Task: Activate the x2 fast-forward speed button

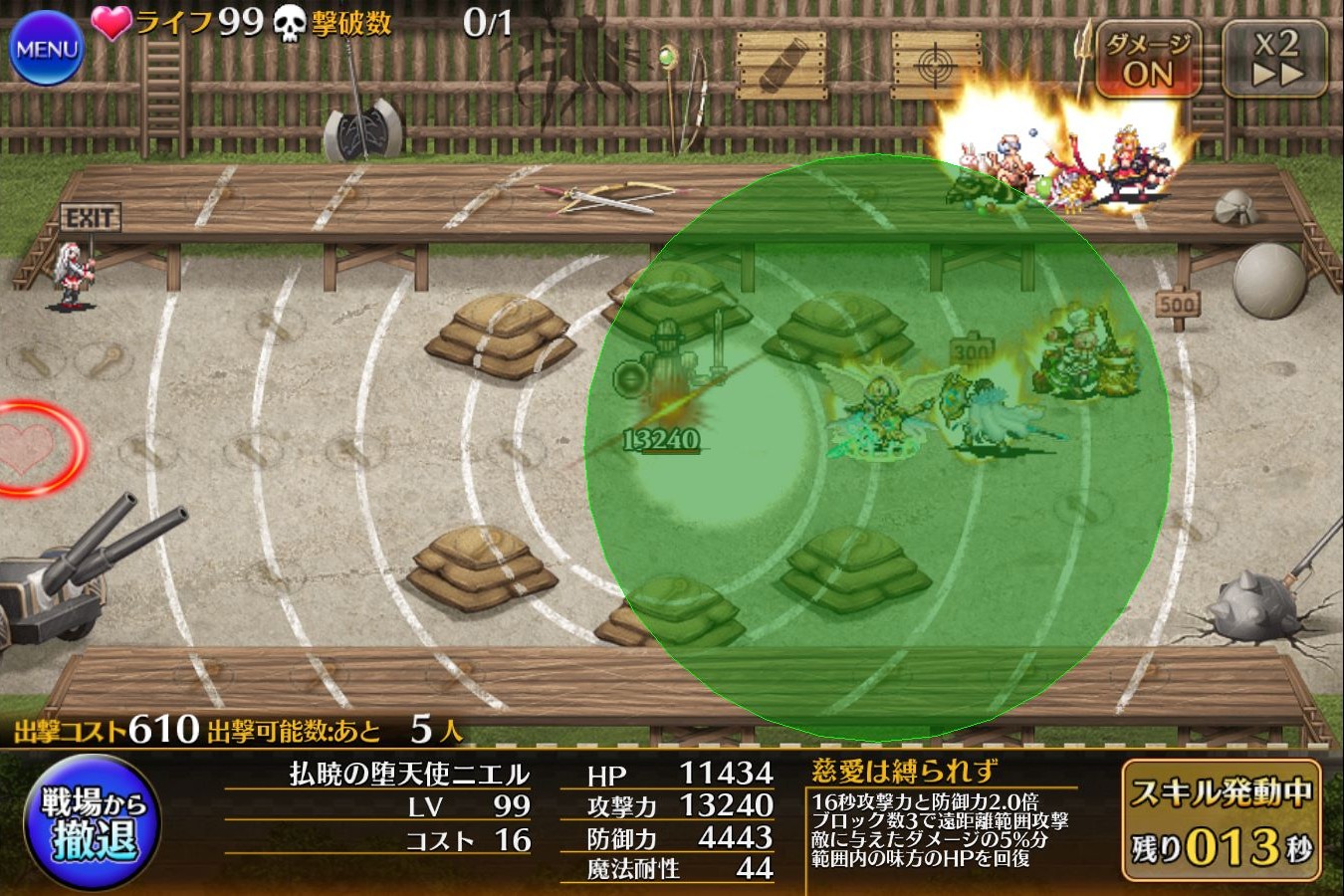Action: tap(1275, 60)
